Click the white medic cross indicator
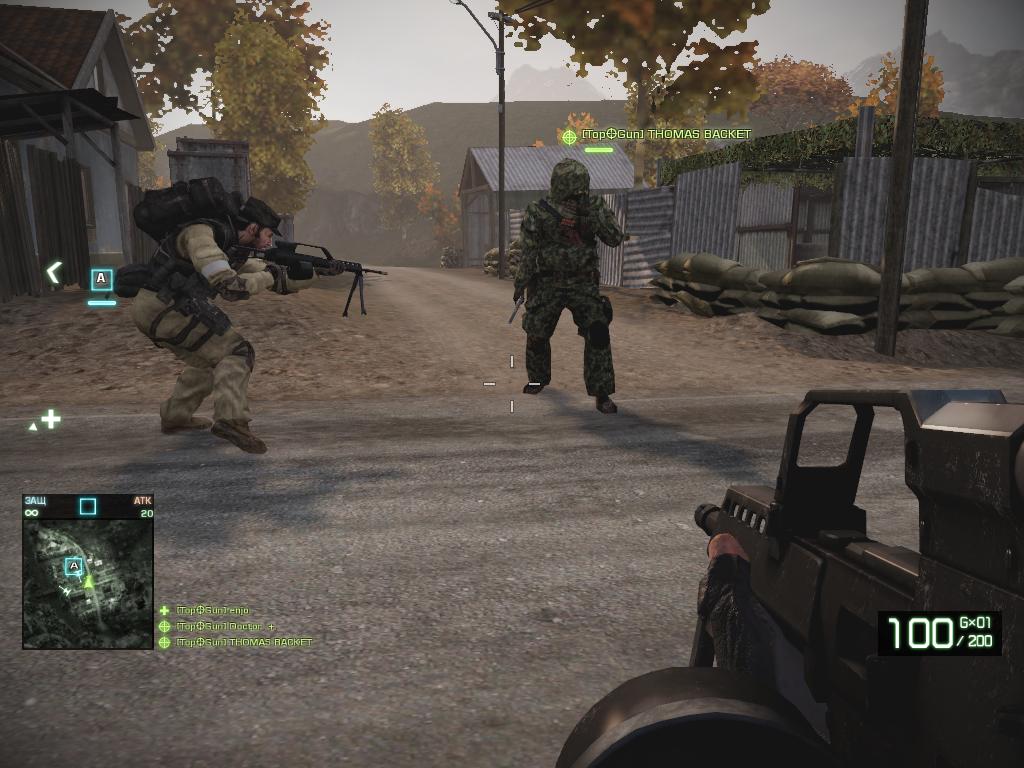1024x768 pixels. click(x=50, y=419)
